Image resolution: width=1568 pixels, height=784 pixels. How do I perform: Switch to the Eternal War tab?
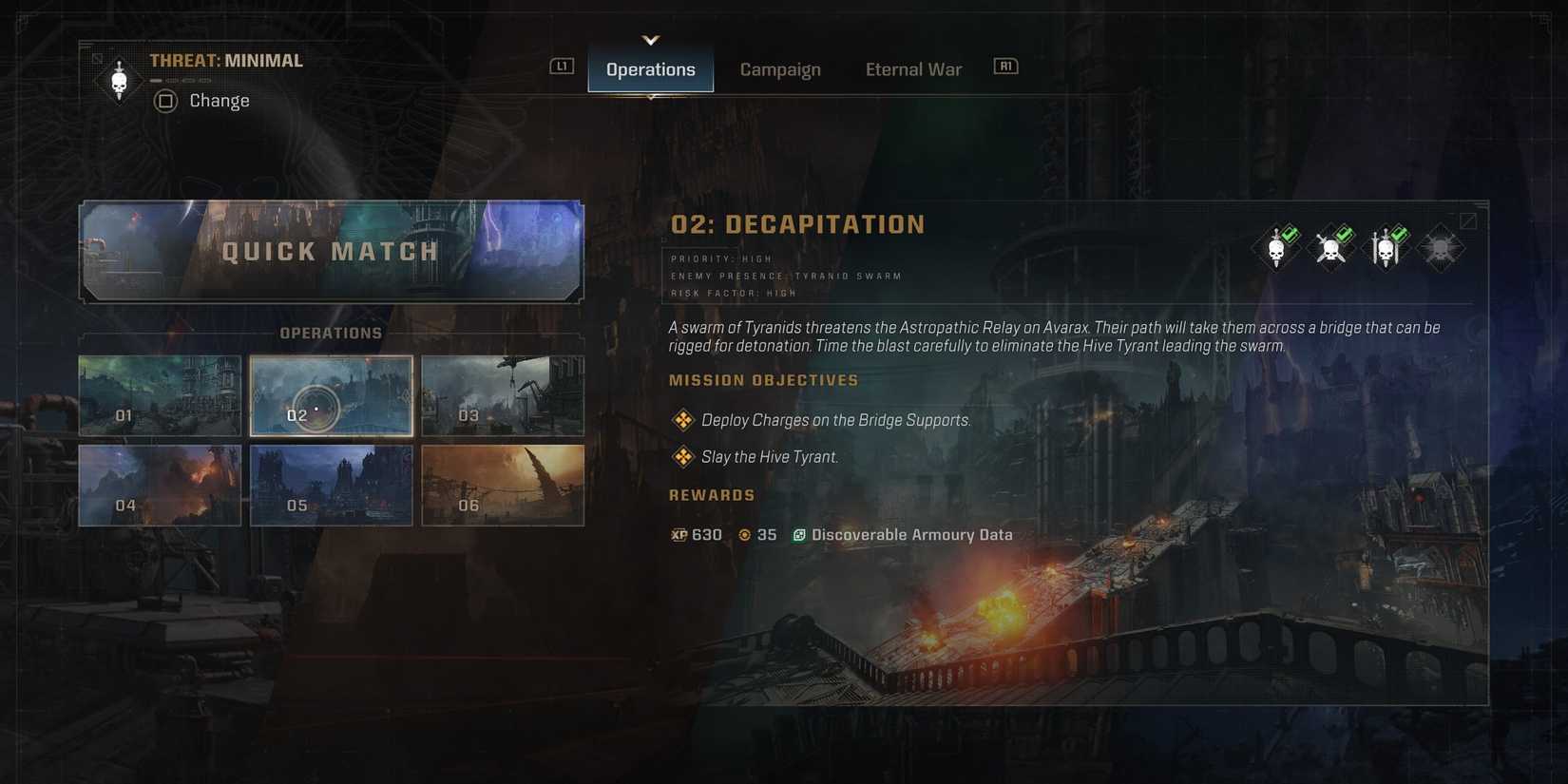tap(912, 68)
